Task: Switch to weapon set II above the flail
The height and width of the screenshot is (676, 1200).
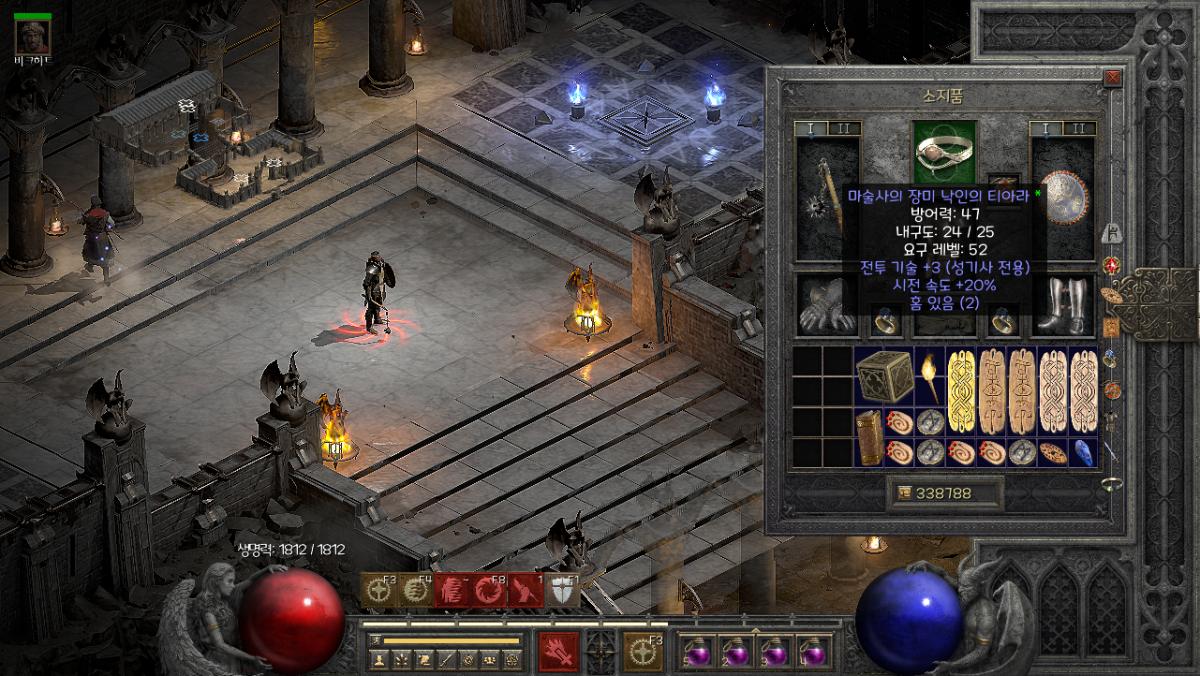Action: [x=844, y=129]
